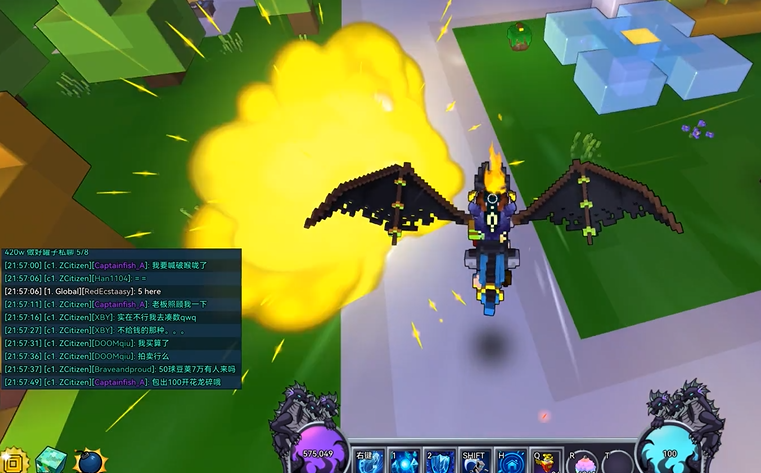Select the H slot blue ring icon
This screenshot has width=761, height=473.
pyautogui.click(x=509, y=462)
